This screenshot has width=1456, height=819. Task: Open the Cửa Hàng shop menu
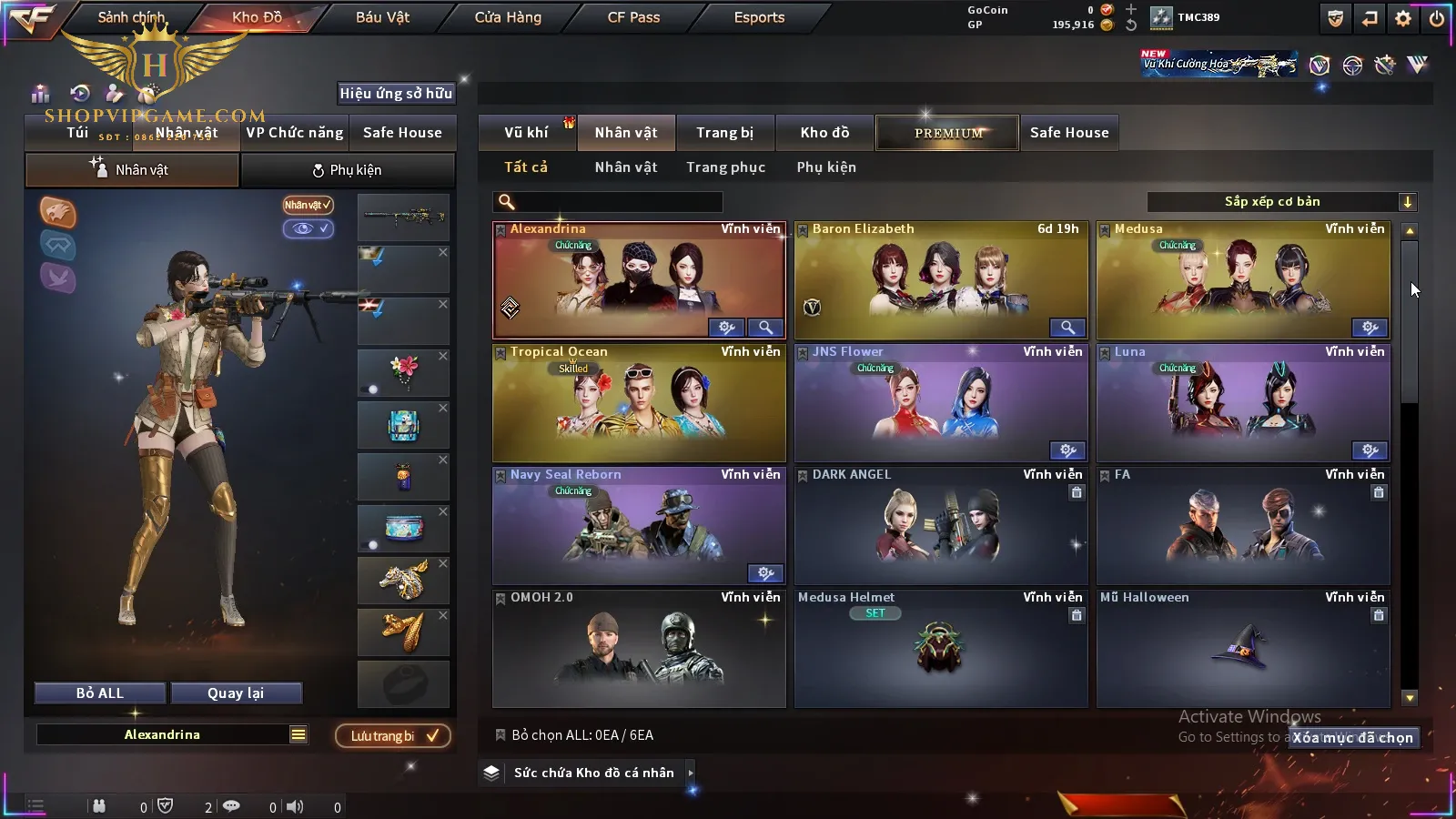(508, 17)
